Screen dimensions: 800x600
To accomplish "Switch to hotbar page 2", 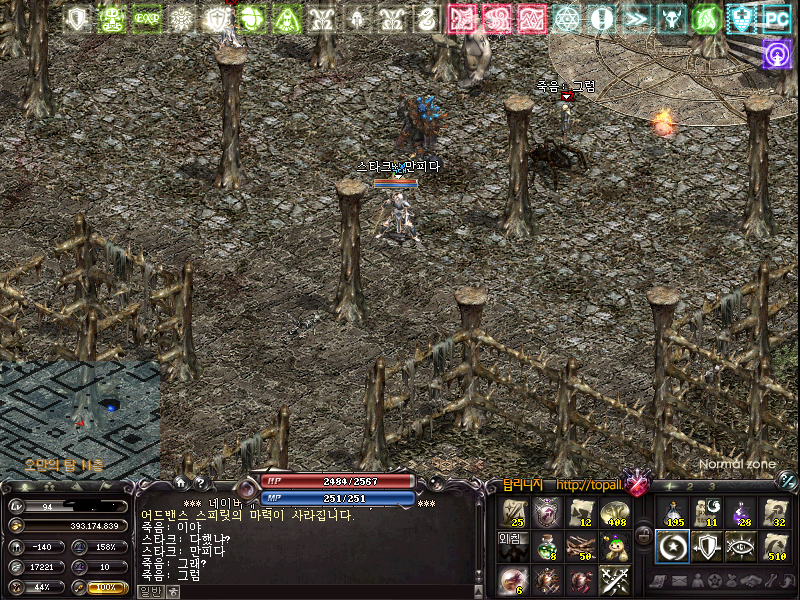I will 689,487.
